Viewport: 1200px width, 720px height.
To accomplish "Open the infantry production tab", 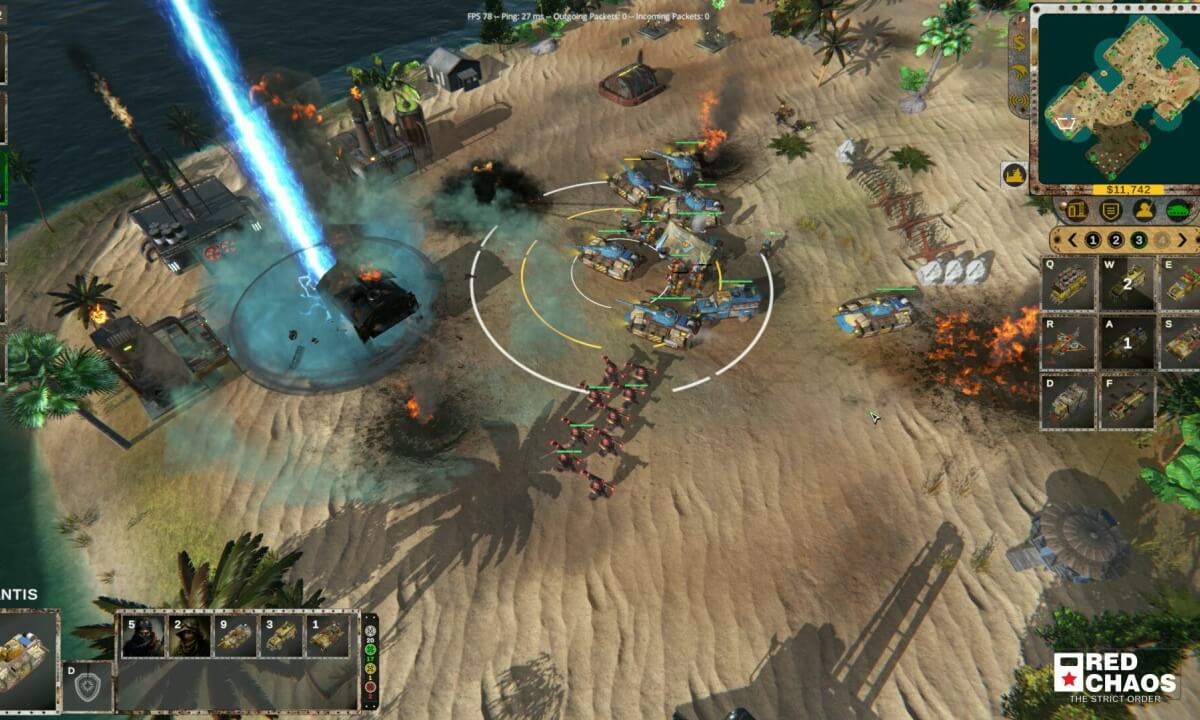I will pos(1144,210).
